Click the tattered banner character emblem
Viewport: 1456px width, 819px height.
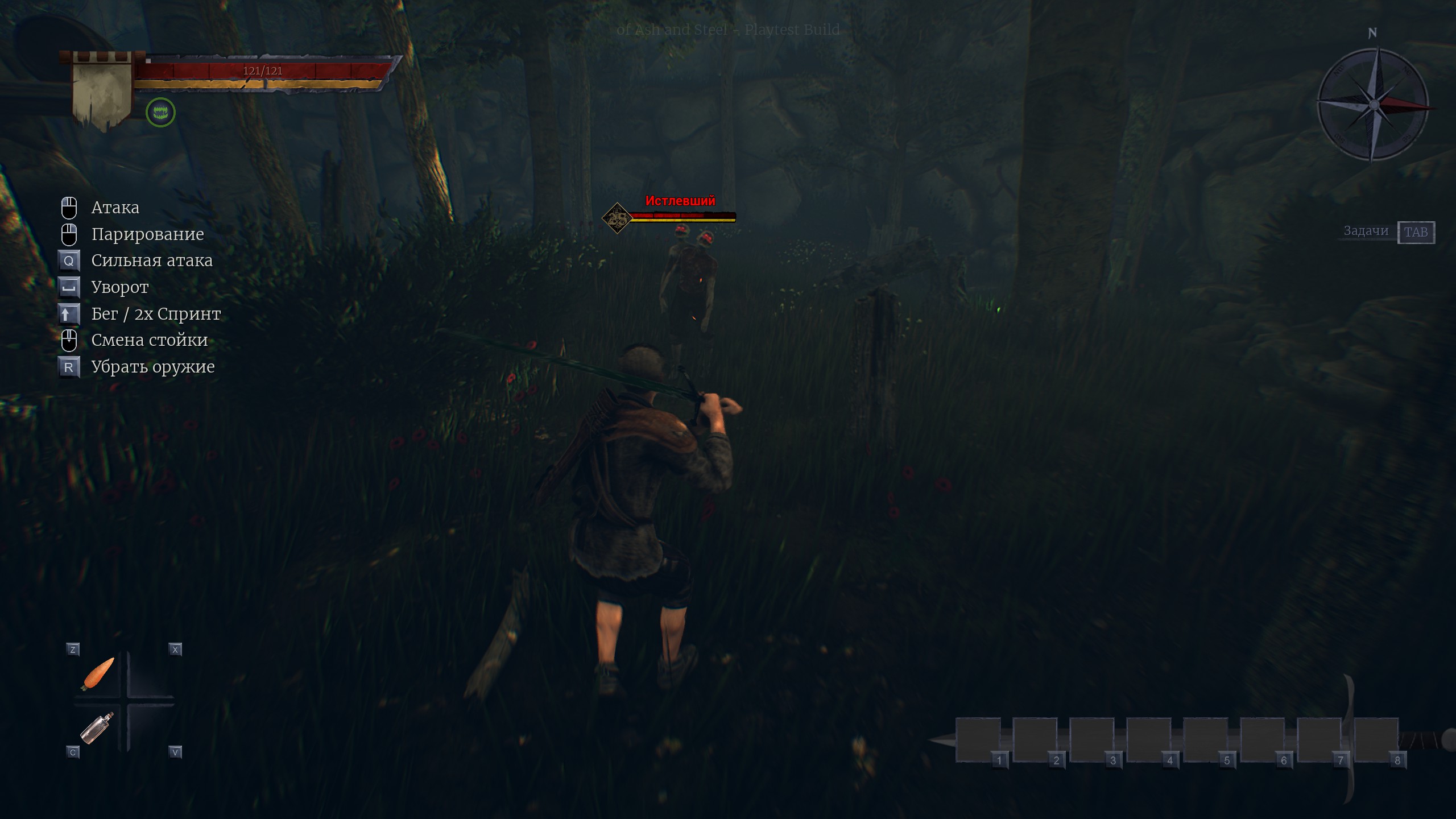(102, 91)
